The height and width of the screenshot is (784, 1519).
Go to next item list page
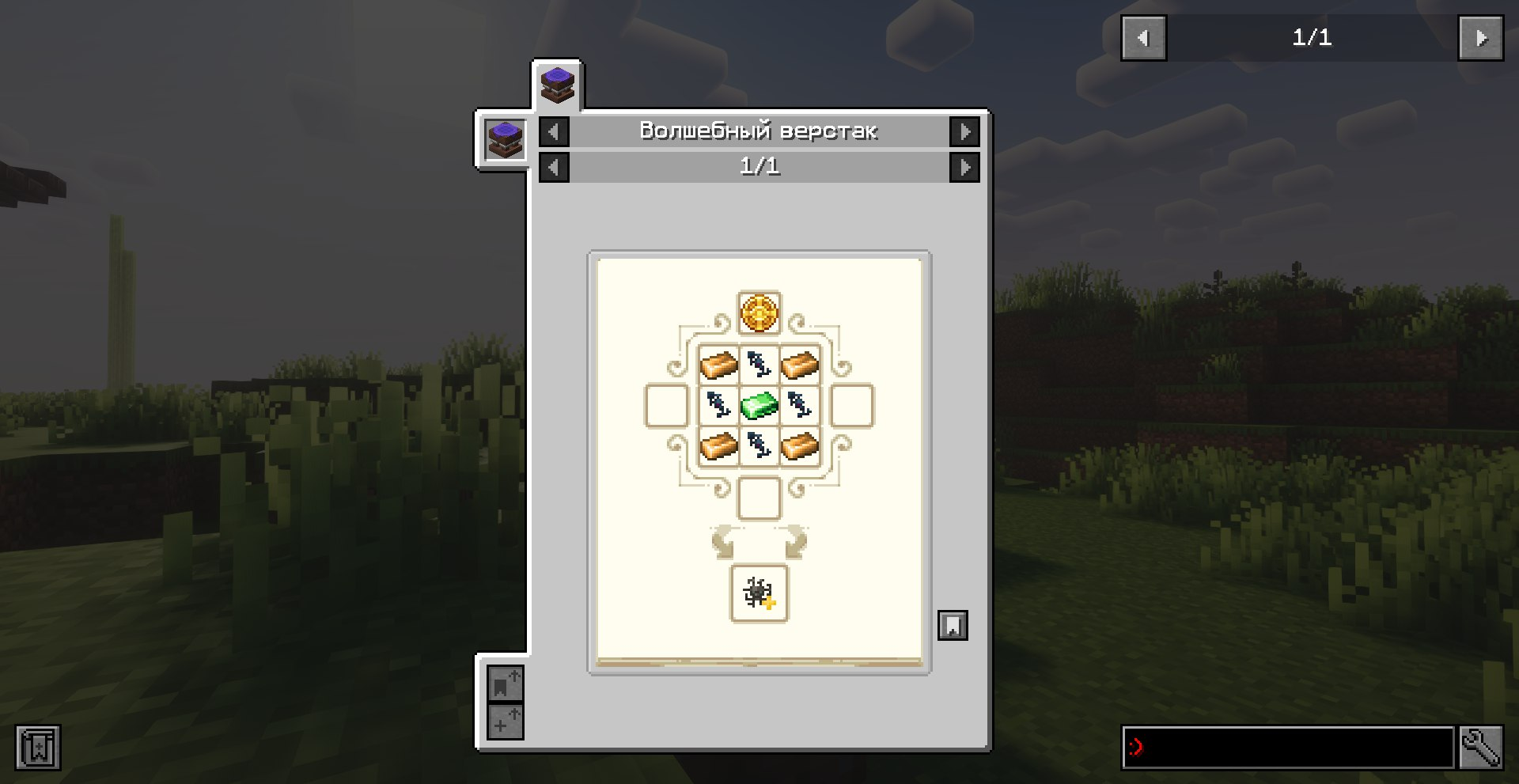point(1480,38)
